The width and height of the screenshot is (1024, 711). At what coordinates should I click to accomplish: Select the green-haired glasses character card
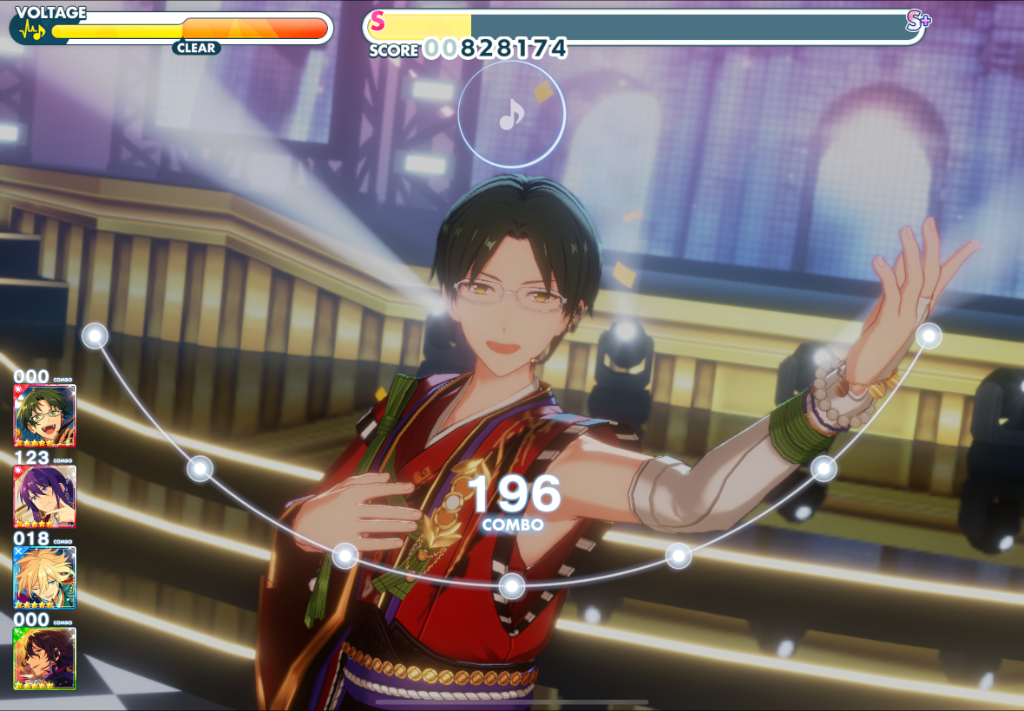pos(44,415)
